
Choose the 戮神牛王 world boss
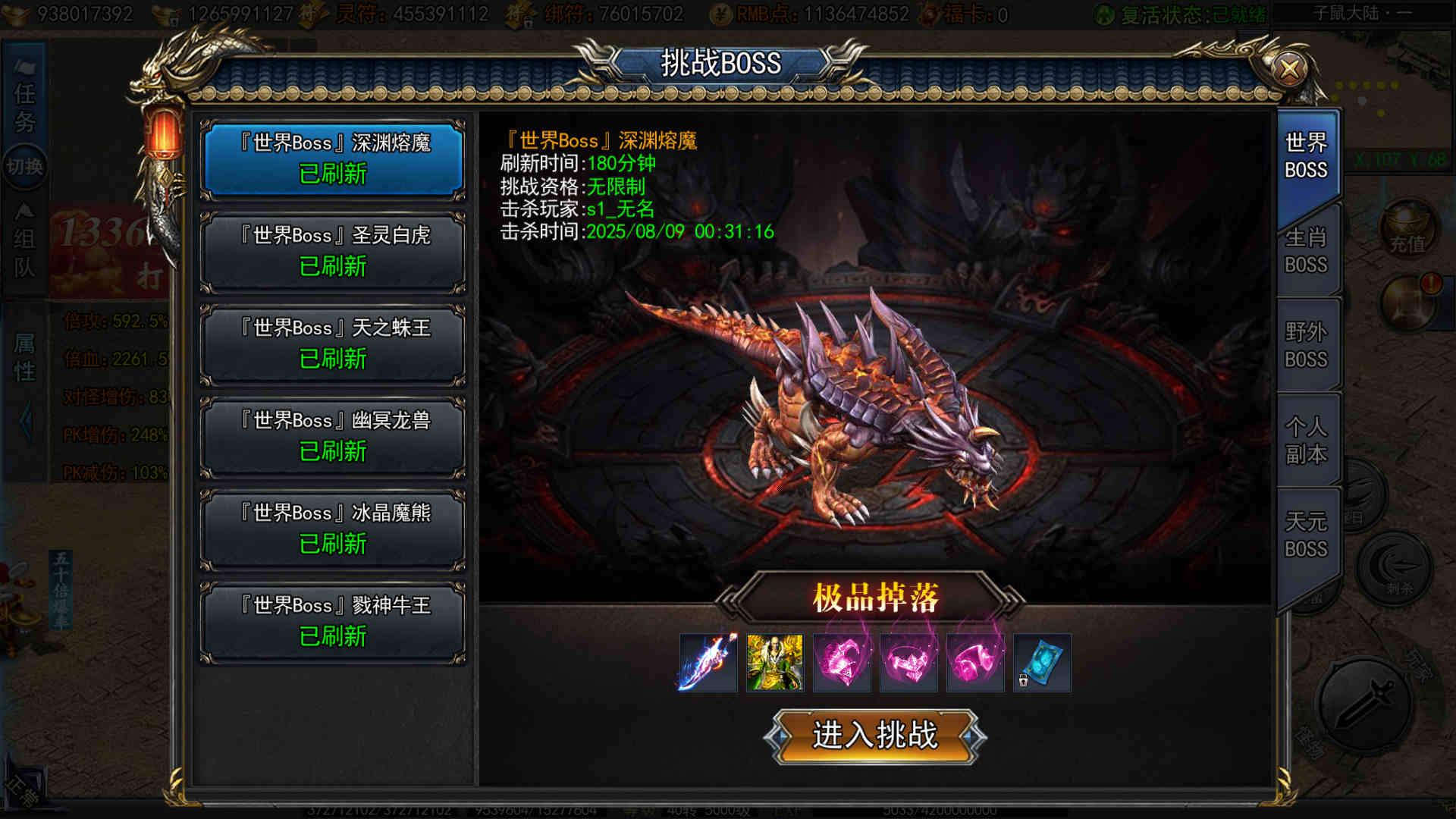(x=333, y=622)
